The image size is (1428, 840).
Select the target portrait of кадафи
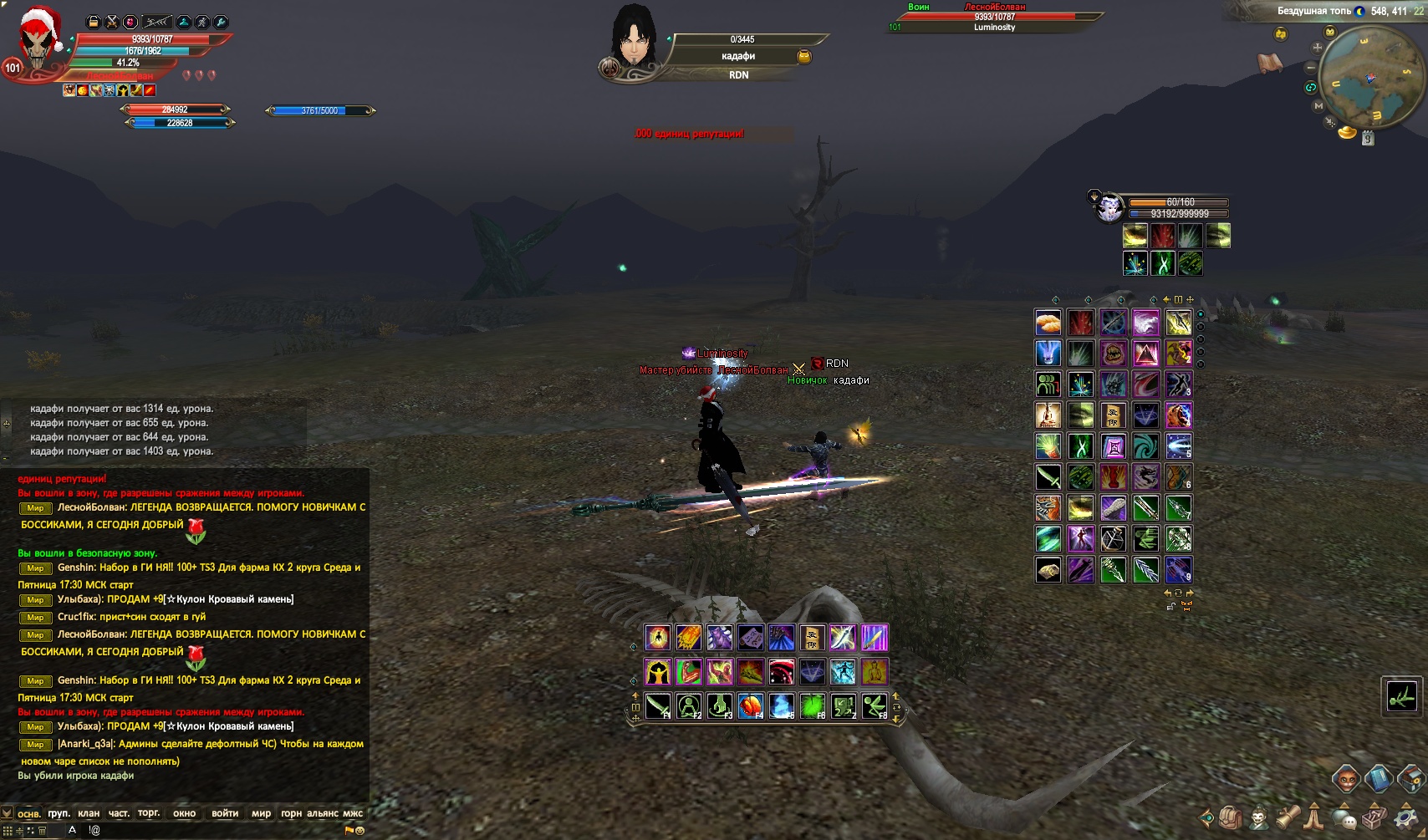coord(633,40)
